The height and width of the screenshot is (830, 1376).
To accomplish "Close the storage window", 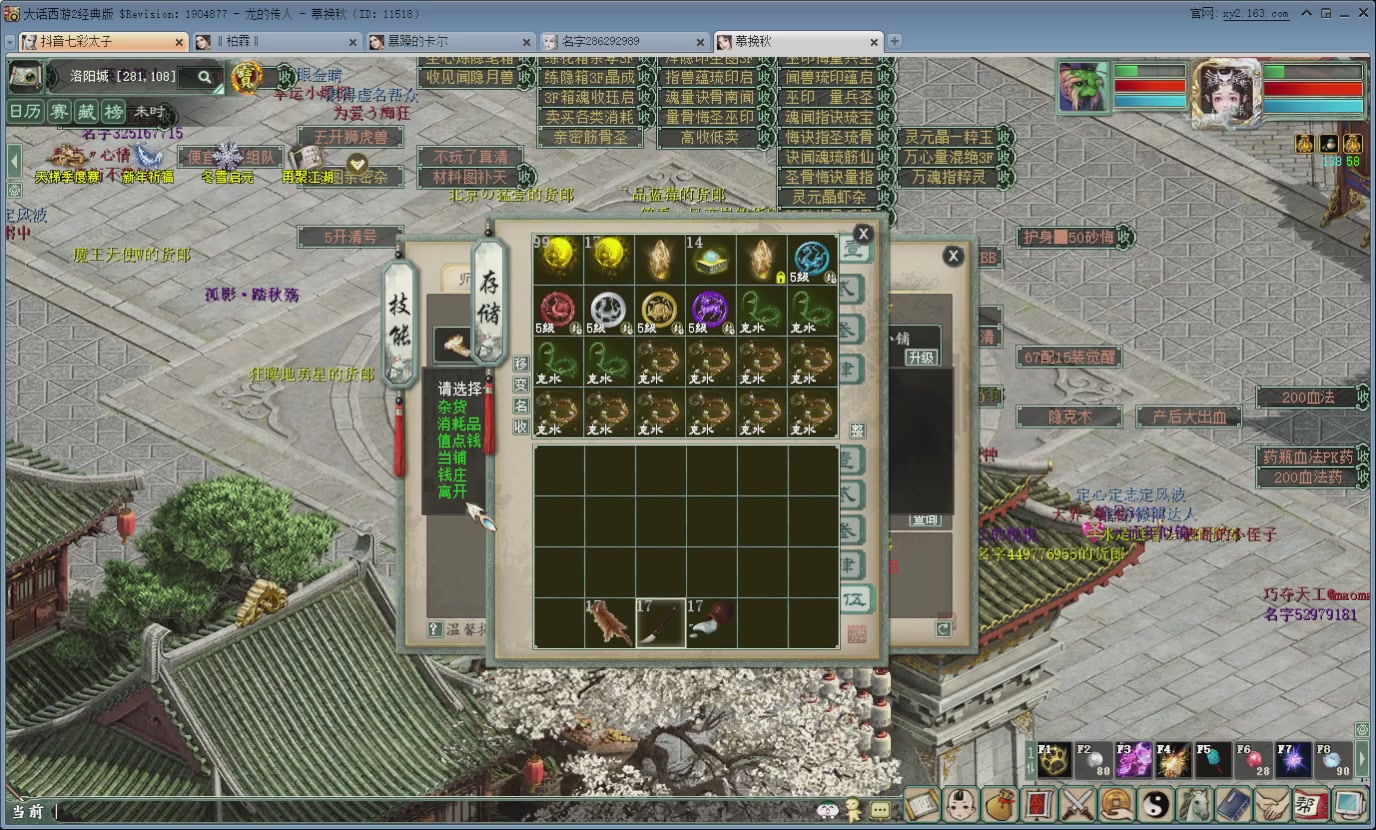I will point(863,234).
